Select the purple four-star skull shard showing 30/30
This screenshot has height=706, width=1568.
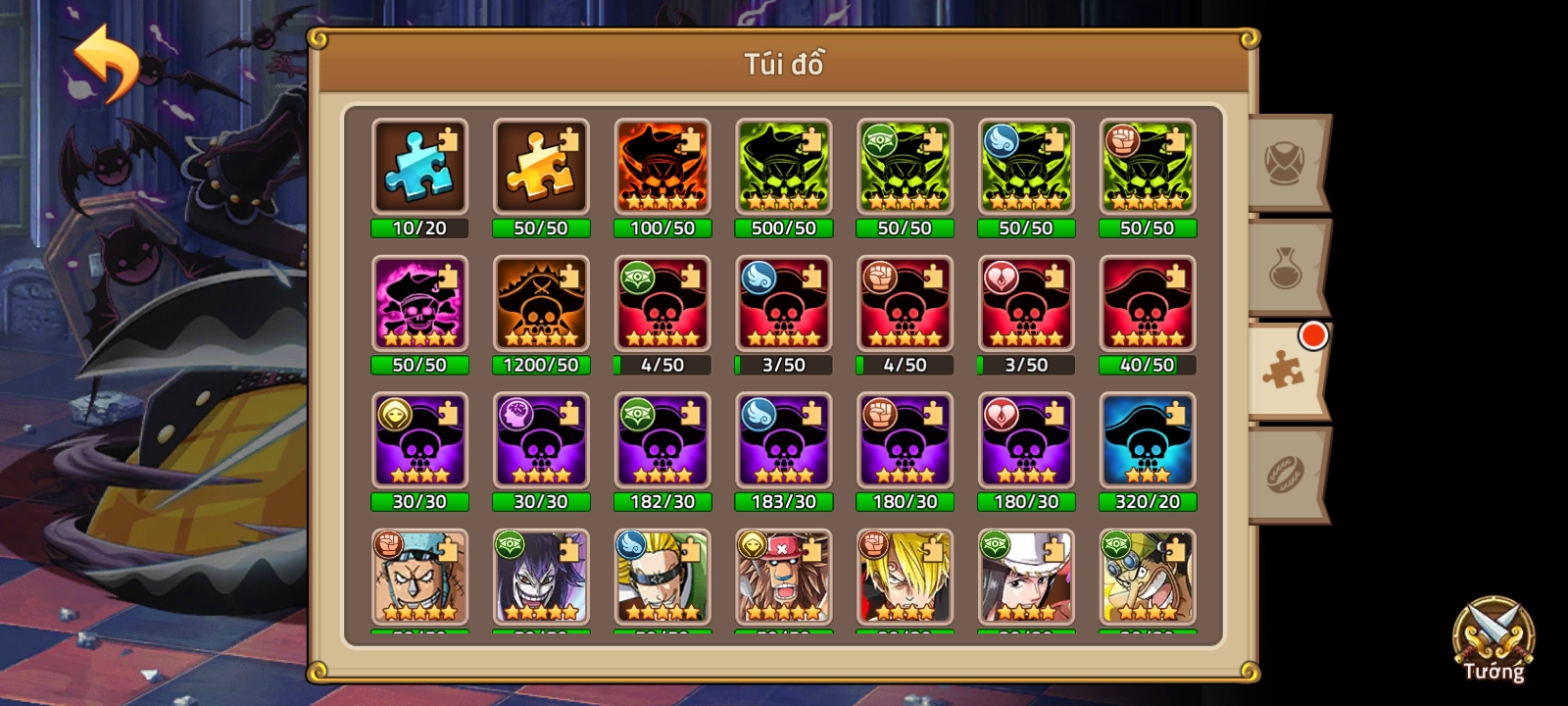[419, 441]
